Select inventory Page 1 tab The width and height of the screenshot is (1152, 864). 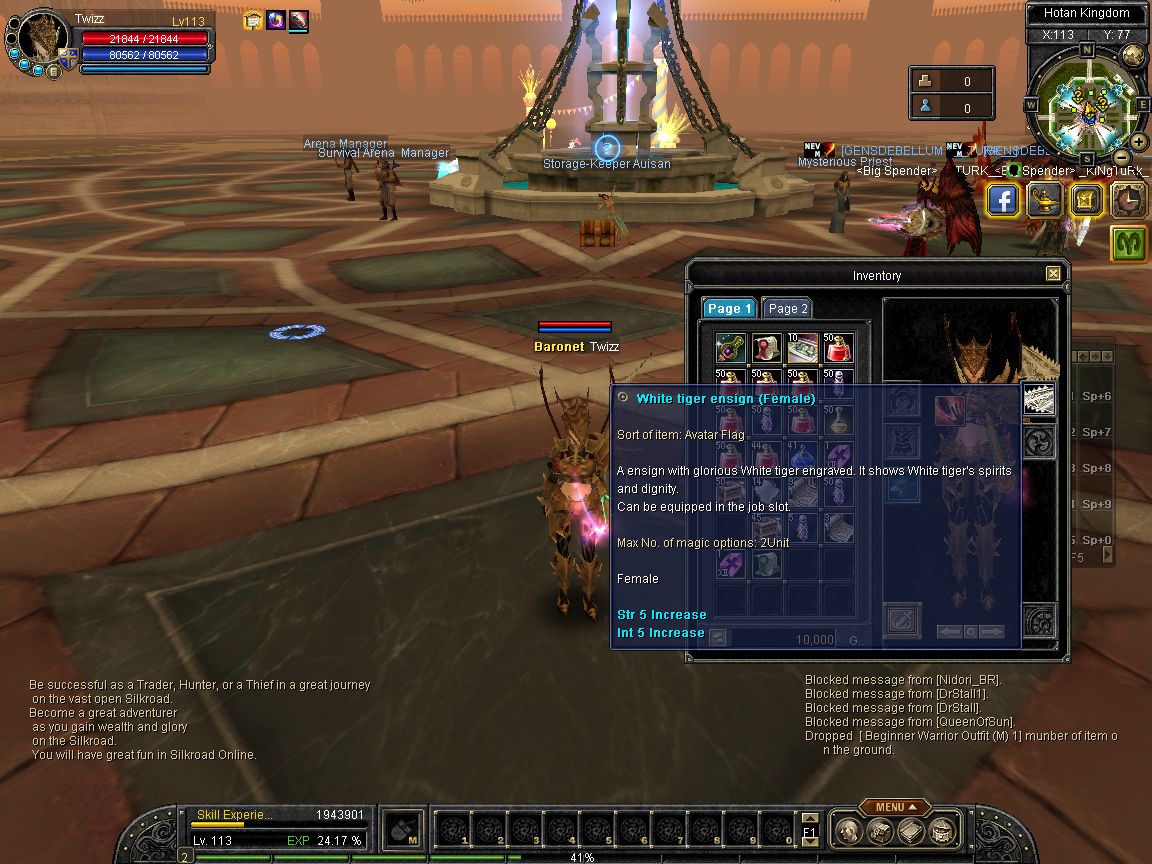coord(729,309)
